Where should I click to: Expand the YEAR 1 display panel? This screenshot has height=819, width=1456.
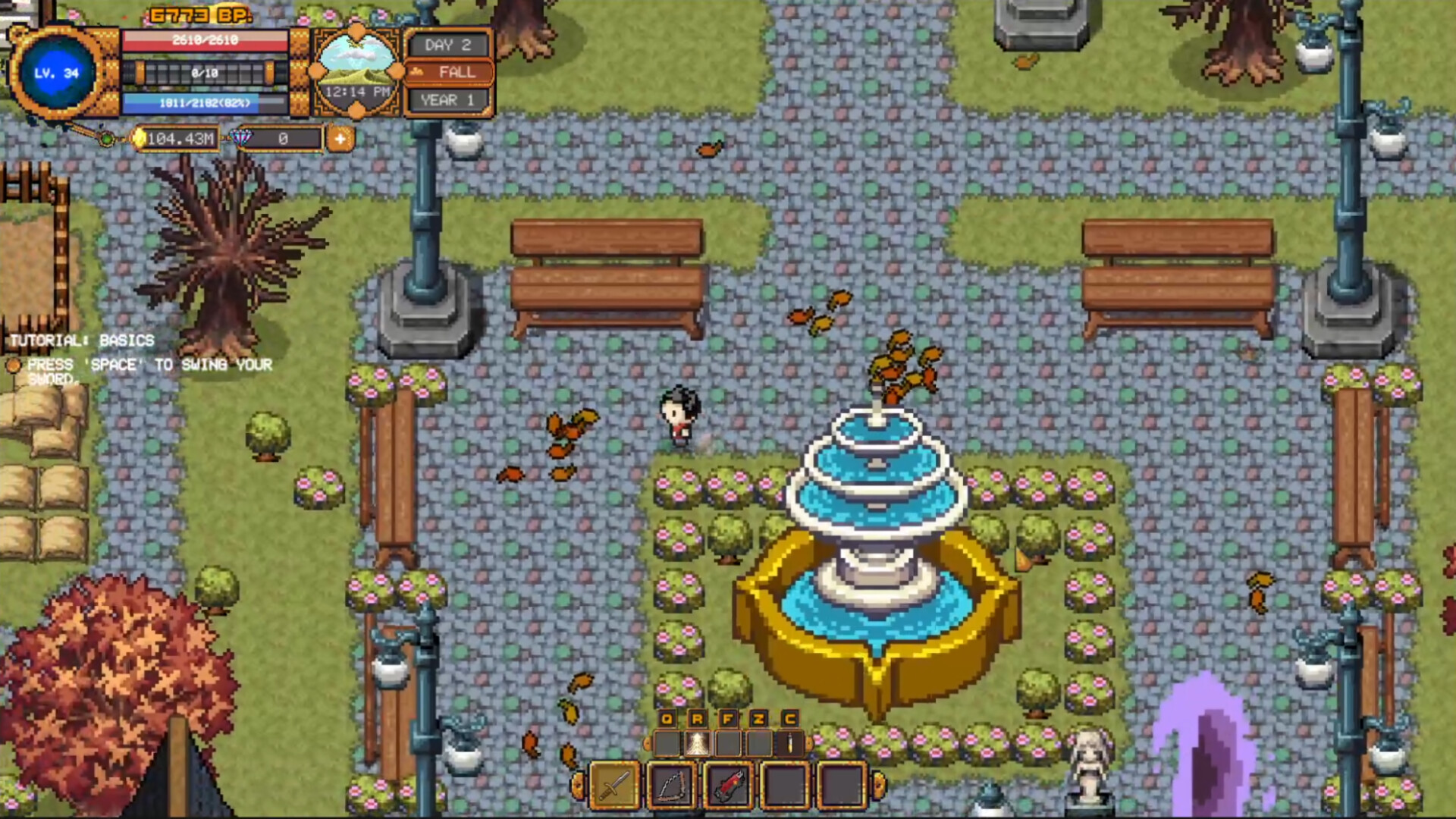click(x=447, y=99)
